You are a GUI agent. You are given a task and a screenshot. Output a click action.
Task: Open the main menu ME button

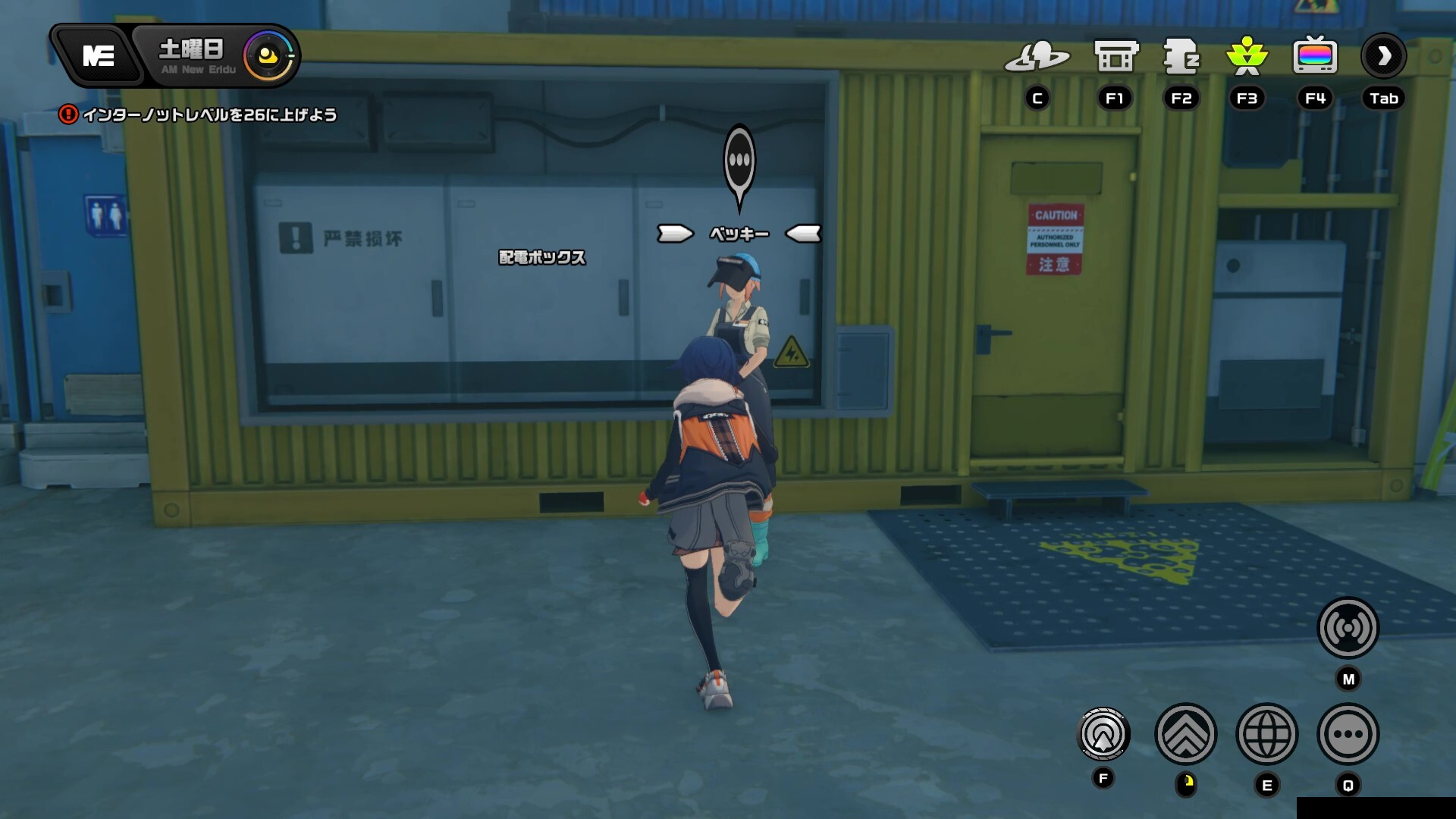tap(99, 56)
